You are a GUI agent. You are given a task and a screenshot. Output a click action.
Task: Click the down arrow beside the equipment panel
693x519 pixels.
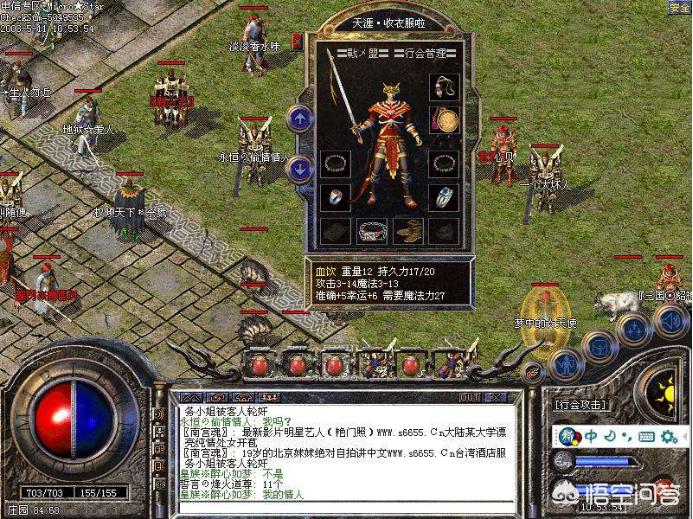click(x=299, y=168)
